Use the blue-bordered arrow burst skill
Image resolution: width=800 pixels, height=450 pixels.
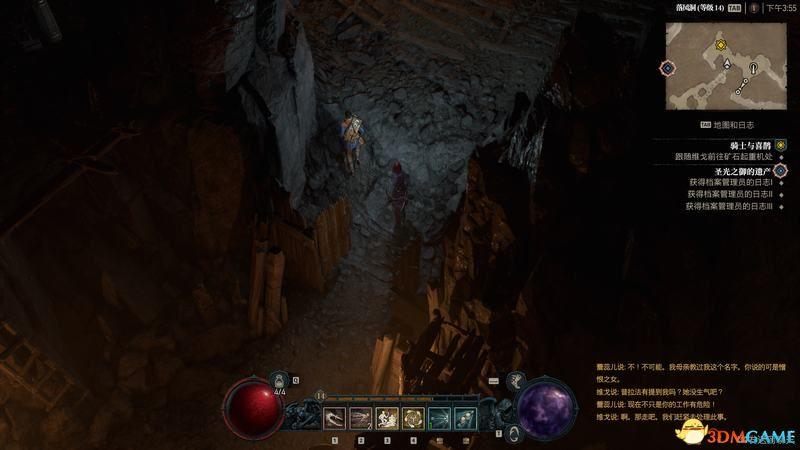pos(438,419)
